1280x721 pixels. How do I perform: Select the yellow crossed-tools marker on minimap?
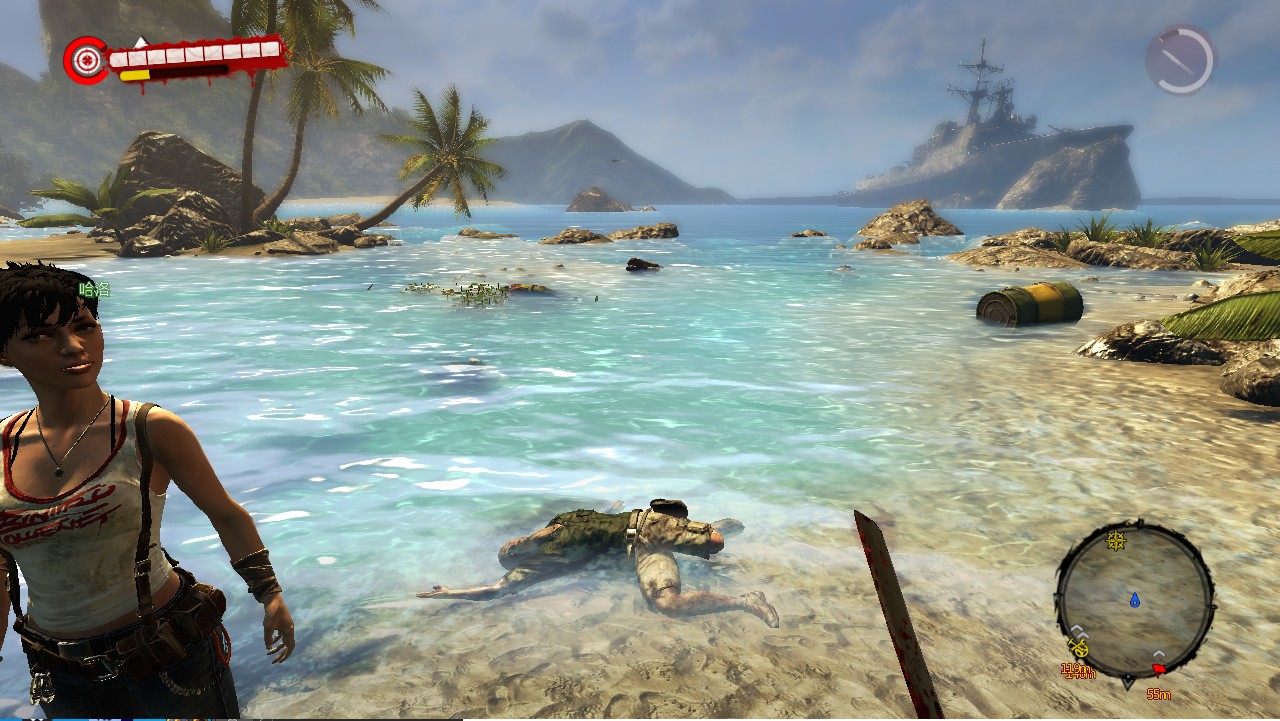pyautogui.click(x=1077, y=647)
